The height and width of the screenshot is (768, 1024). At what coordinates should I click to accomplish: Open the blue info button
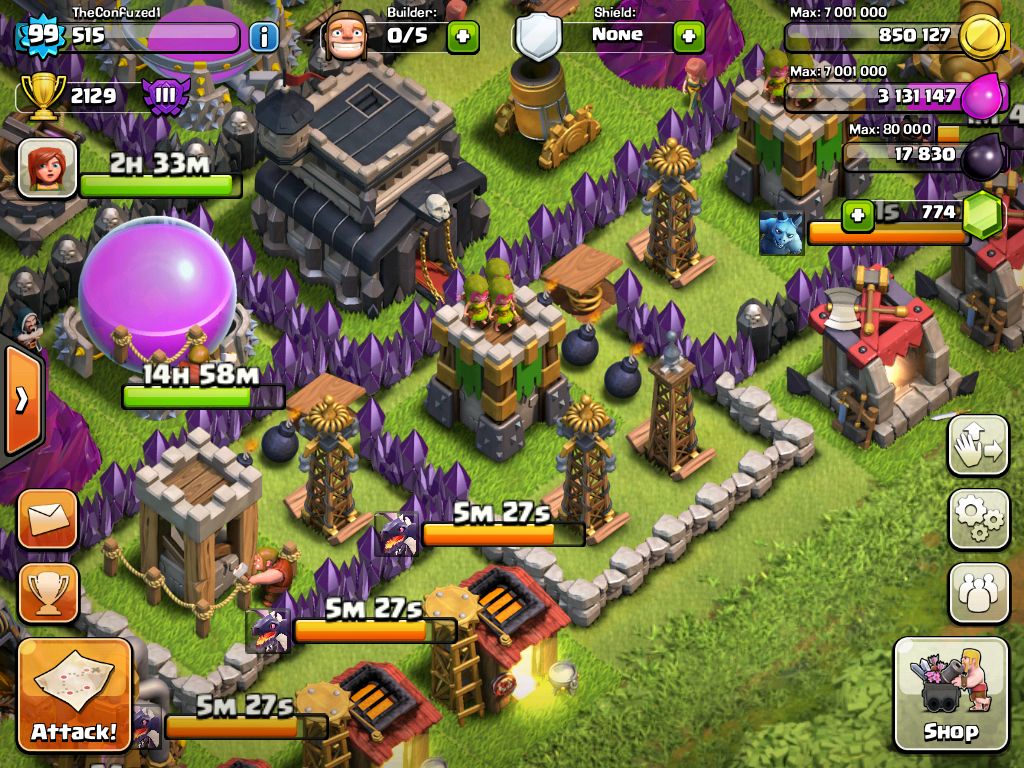264,38
